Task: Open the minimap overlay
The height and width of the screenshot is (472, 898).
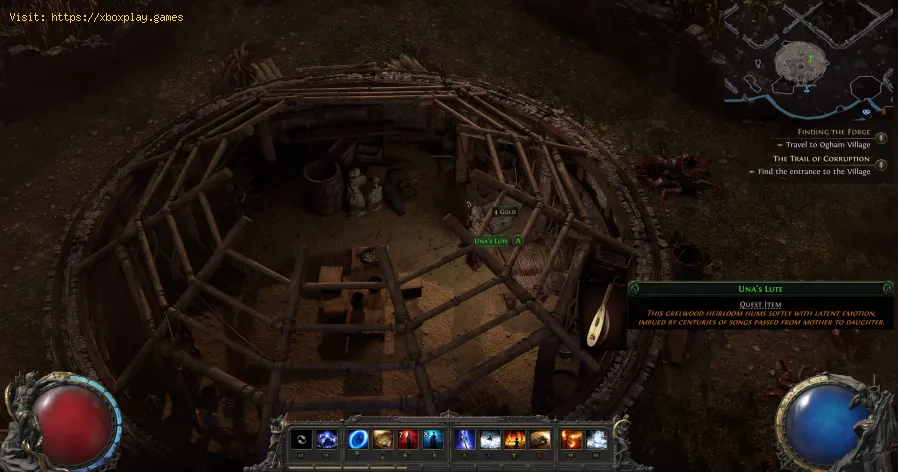Action: pos(808,61)
